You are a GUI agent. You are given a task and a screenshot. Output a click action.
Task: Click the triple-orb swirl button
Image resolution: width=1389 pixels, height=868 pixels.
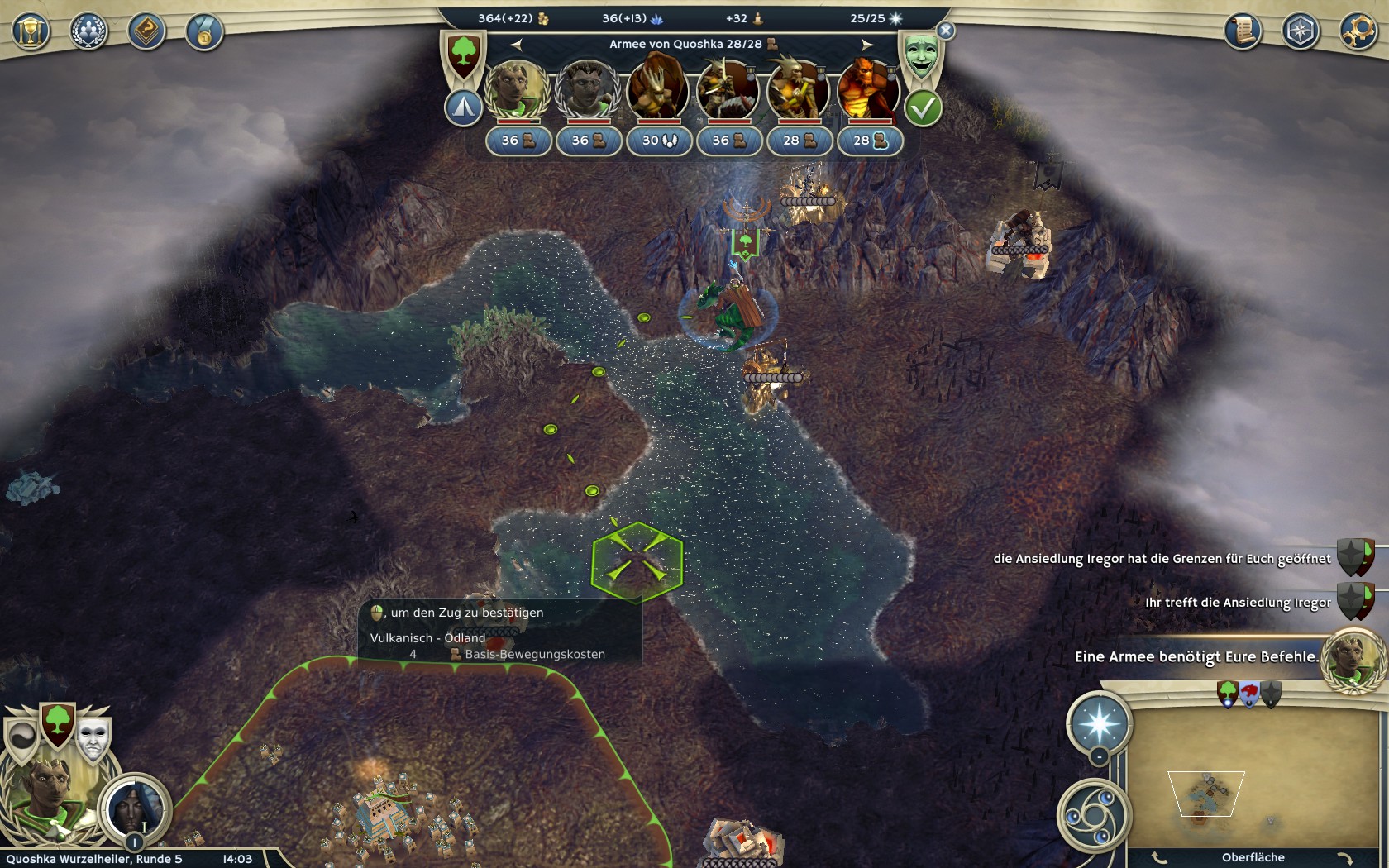coord(1094,815)
